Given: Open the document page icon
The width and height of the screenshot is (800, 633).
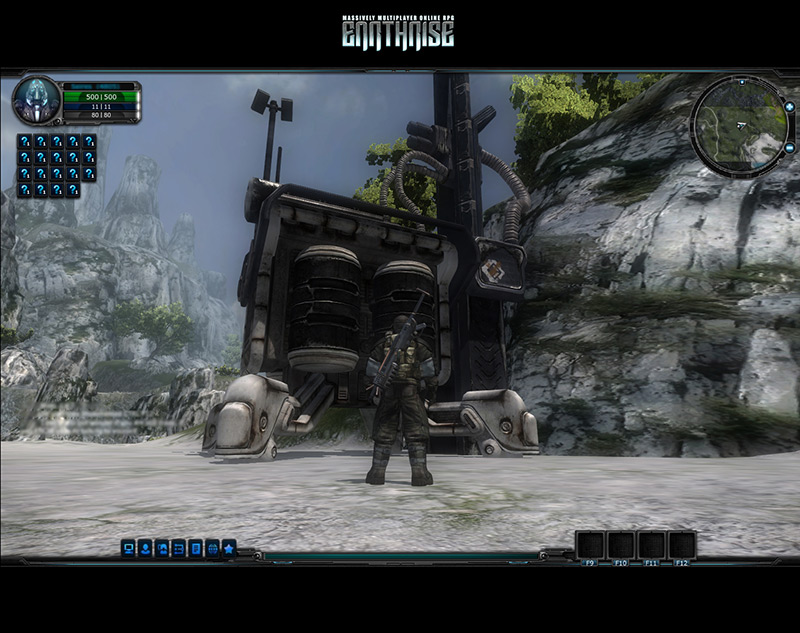Looking at the screenshot, I should pyautogui.click(x=195, y=548).
